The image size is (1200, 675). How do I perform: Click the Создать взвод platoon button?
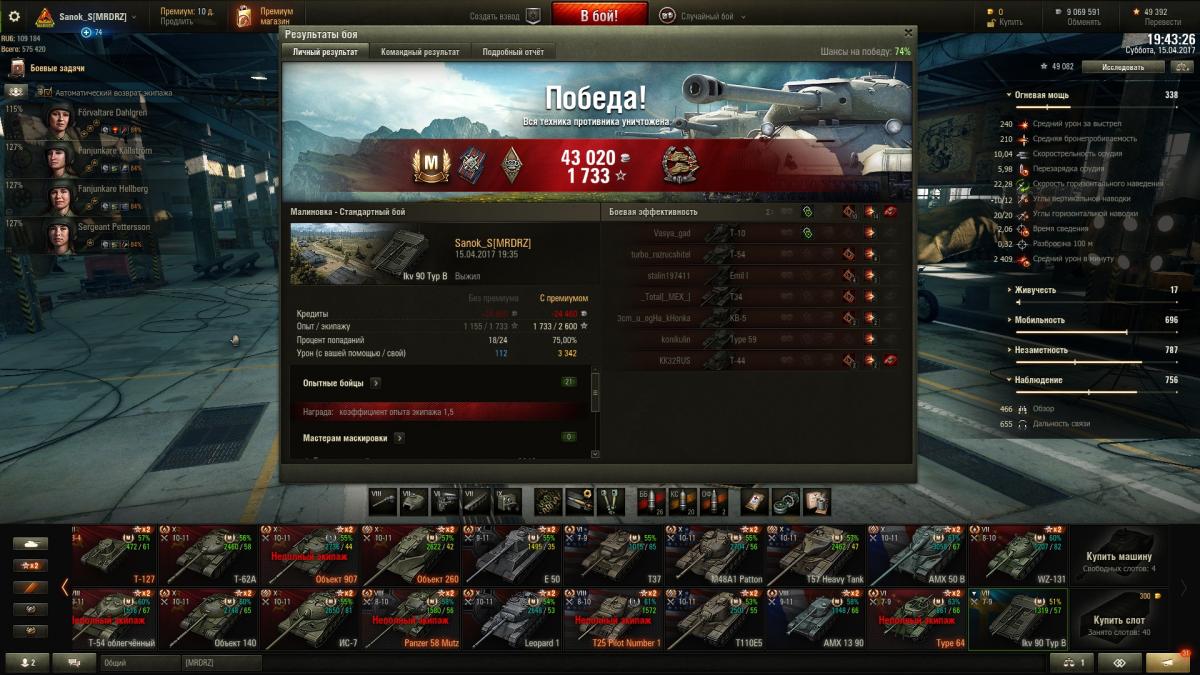(505, 16)
